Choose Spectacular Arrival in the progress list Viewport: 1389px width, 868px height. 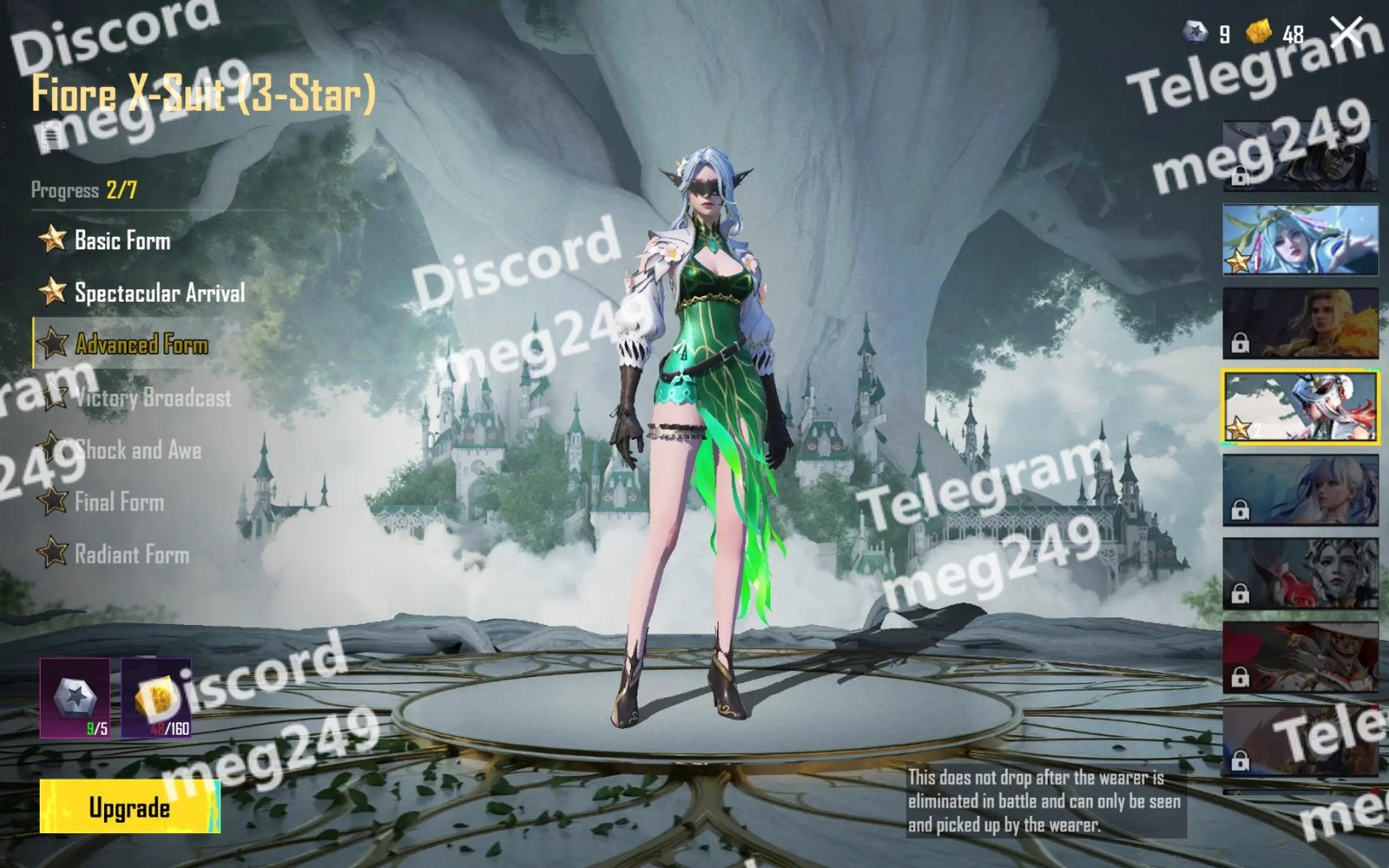click(x=159, y=293)
